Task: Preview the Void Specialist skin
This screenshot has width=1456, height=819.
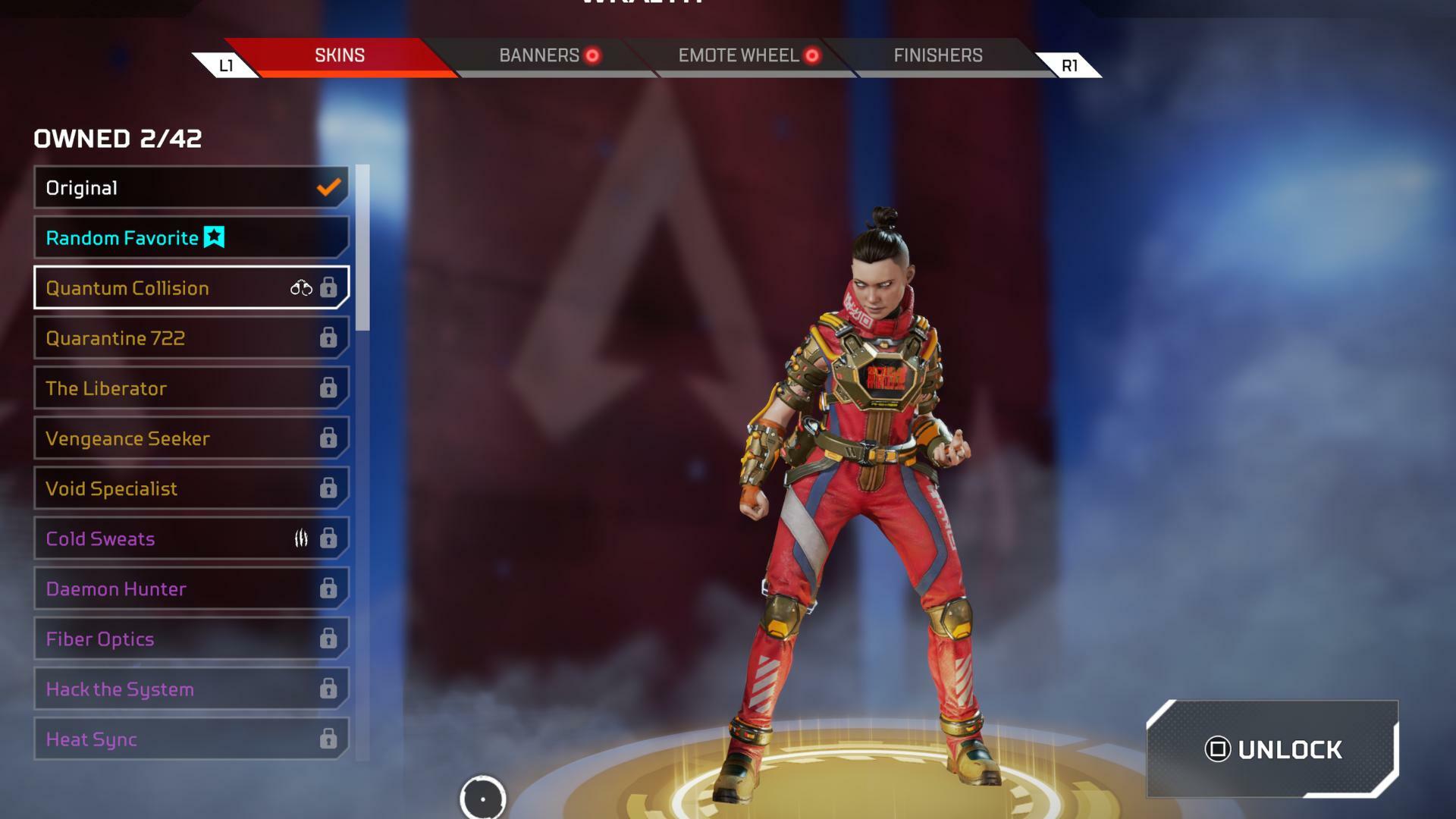Action: click(191, 488)
